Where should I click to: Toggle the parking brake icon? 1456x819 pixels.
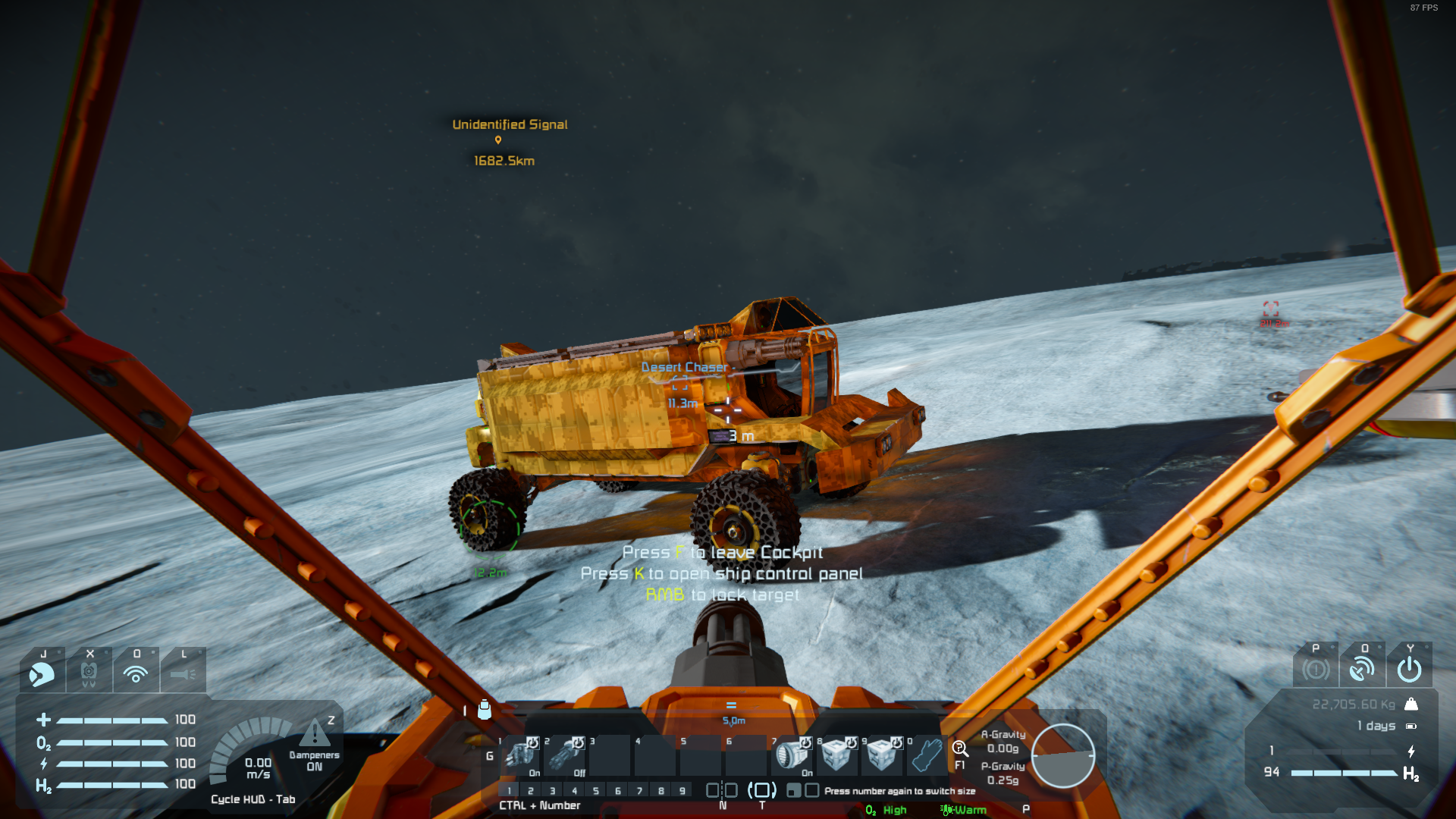(1316, 669)
